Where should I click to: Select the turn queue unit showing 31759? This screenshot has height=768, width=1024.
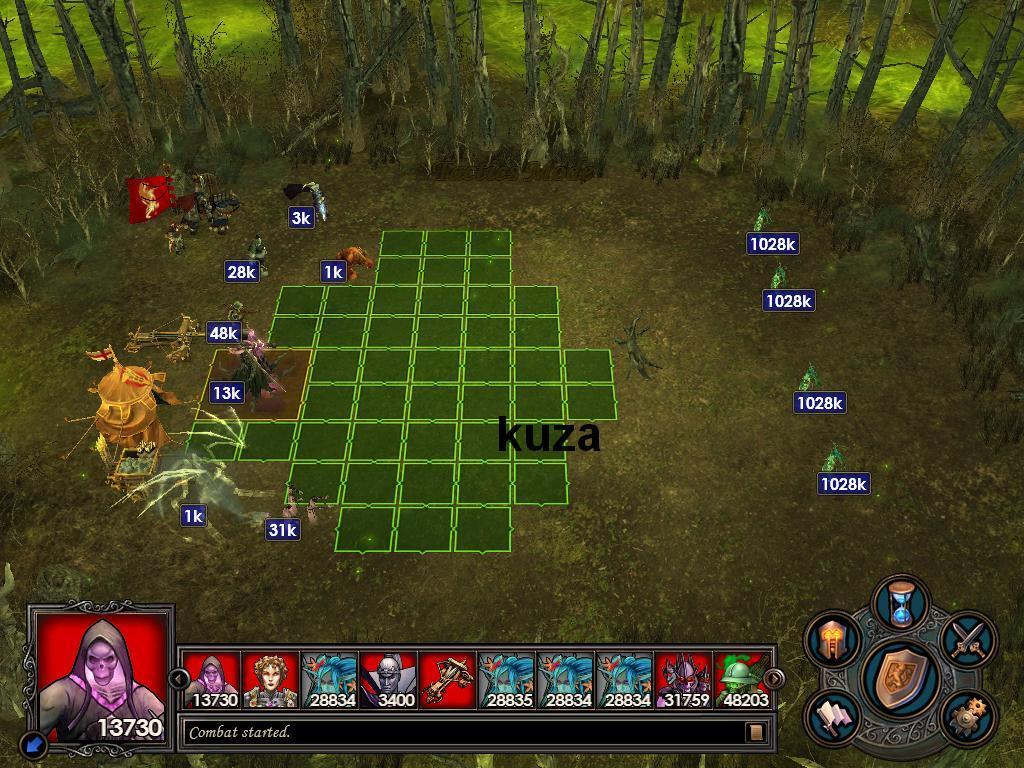point(683,680)
